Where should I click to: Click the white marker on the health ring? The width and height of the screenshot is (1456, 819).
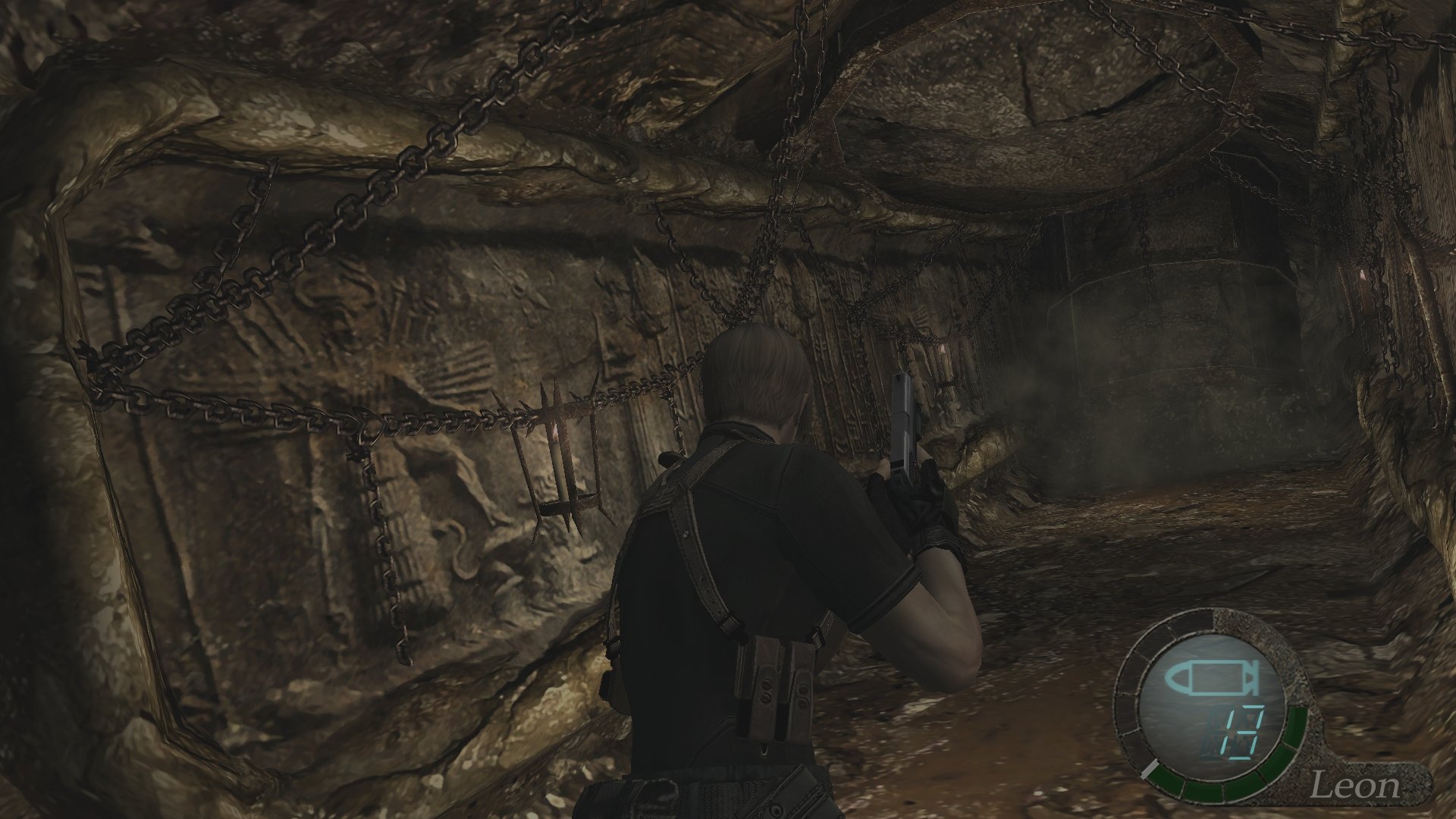click(1149, 770)
